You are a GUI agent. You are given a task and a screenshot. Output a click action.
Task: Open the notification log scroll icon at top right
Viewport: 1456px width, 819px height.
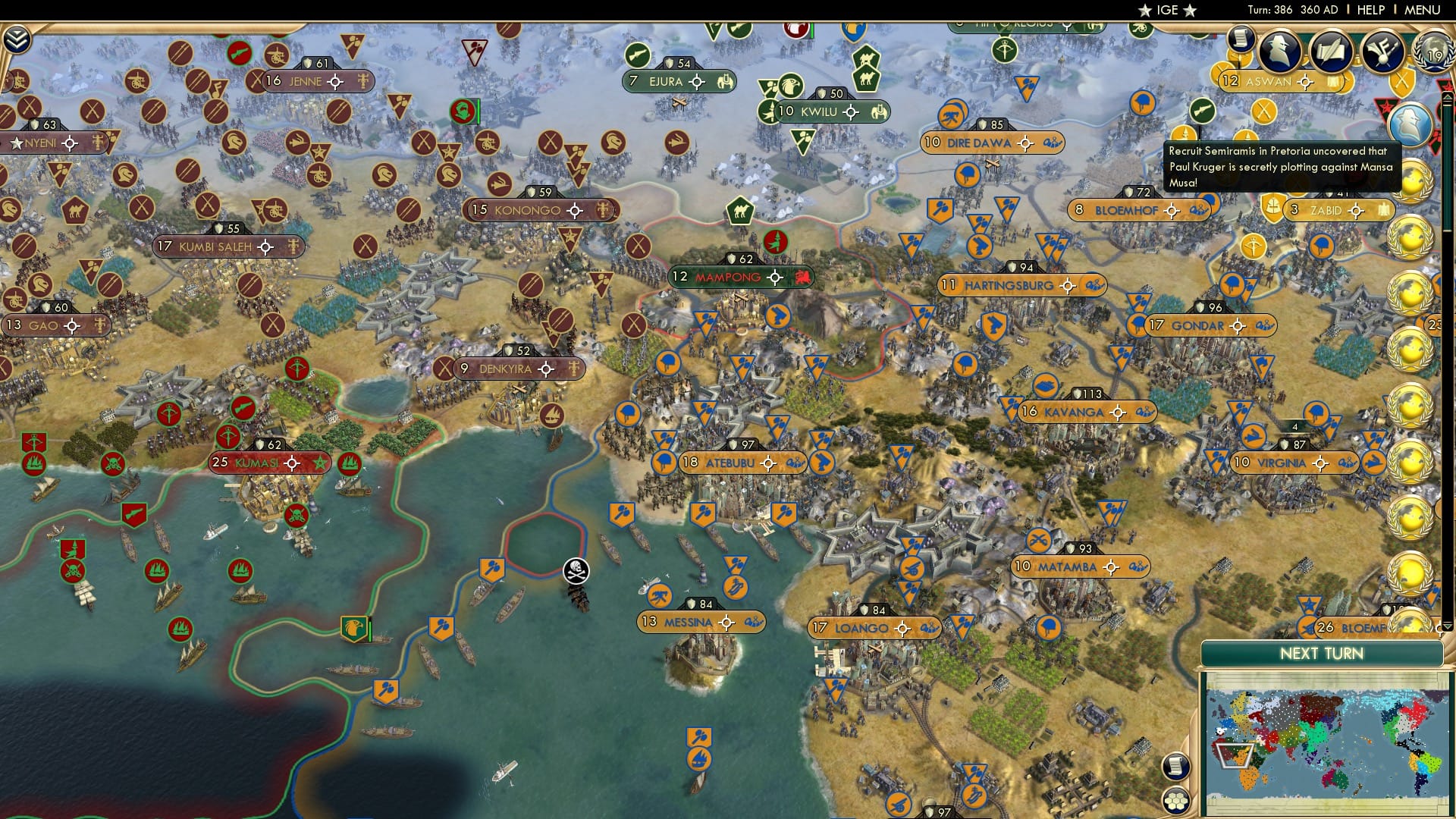point(1241,39)
